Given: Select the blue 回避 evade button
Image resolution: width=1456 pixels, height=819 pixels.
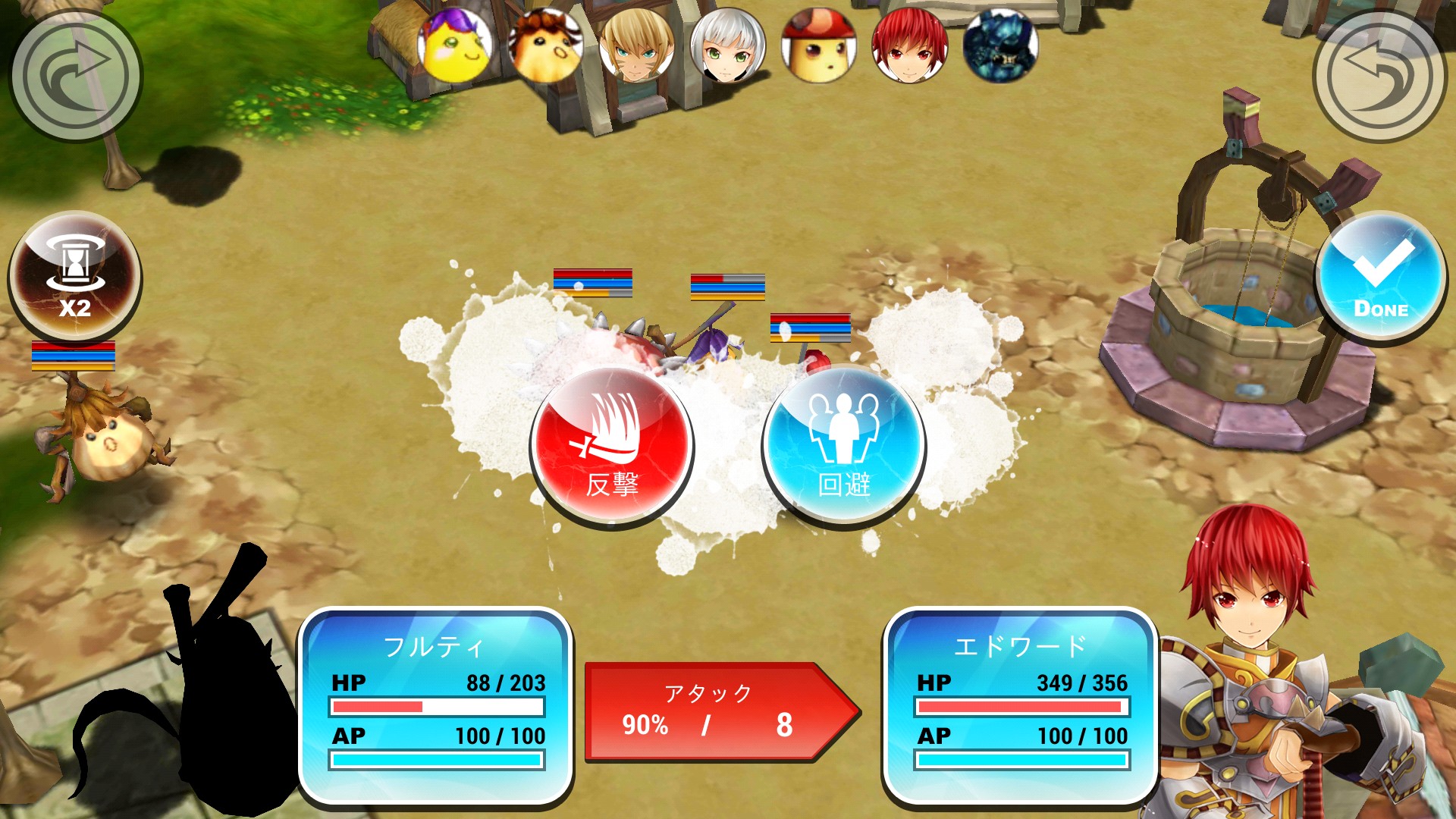Looking at the screenshot, I should pos(843,447).
